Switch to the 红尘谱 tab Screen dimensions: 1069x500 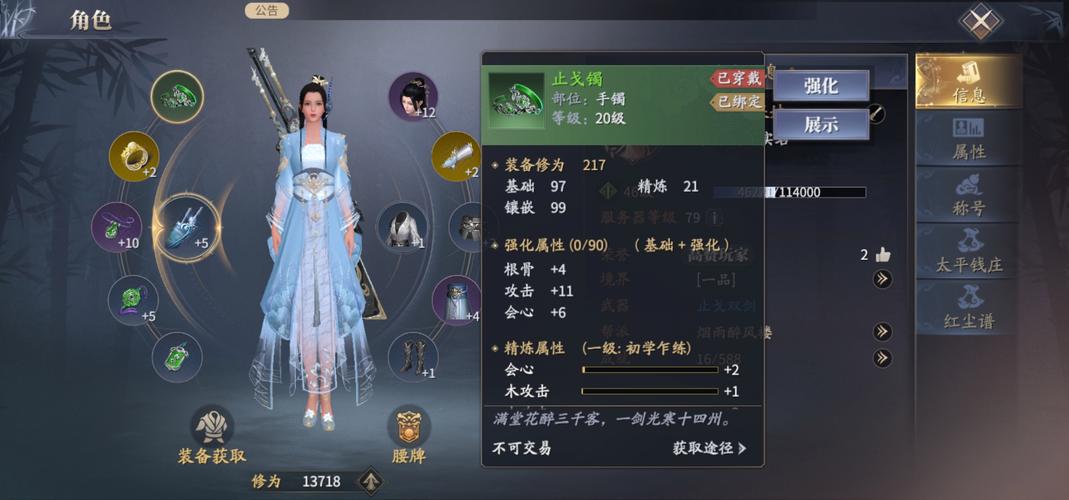point(968,306)
